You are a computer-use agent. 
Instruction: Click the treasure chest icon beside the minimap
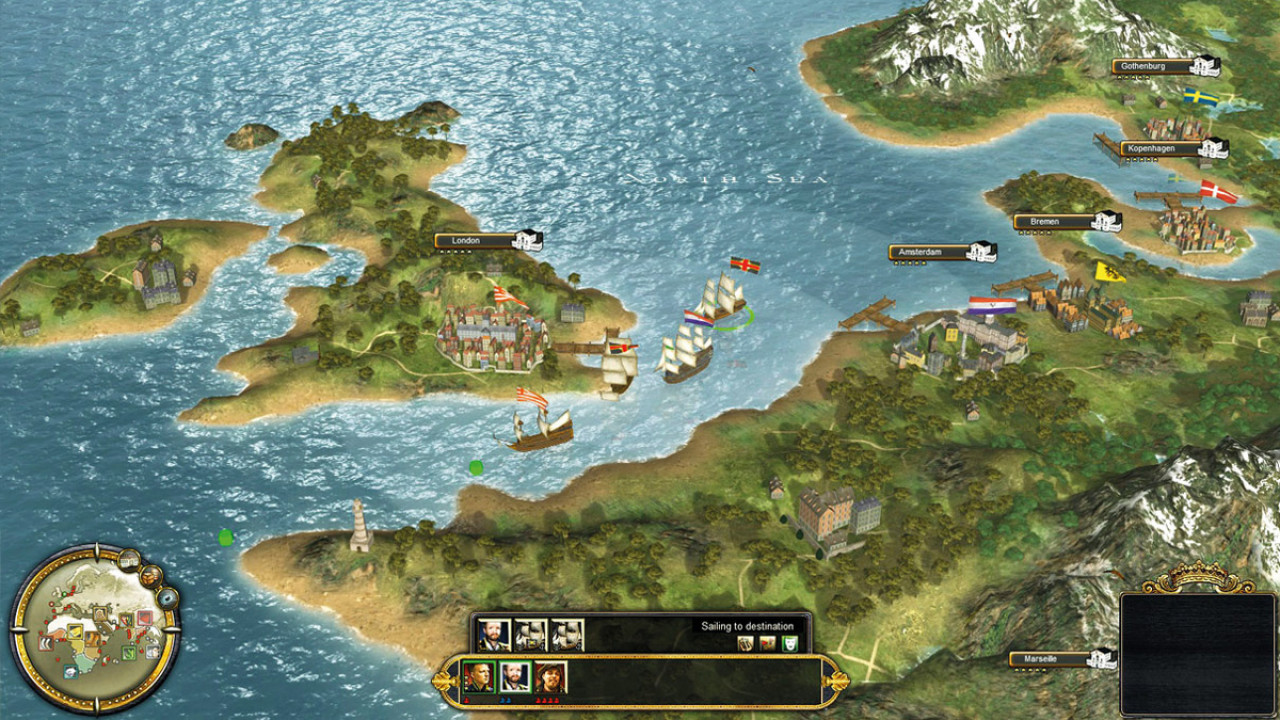(151, 576)
